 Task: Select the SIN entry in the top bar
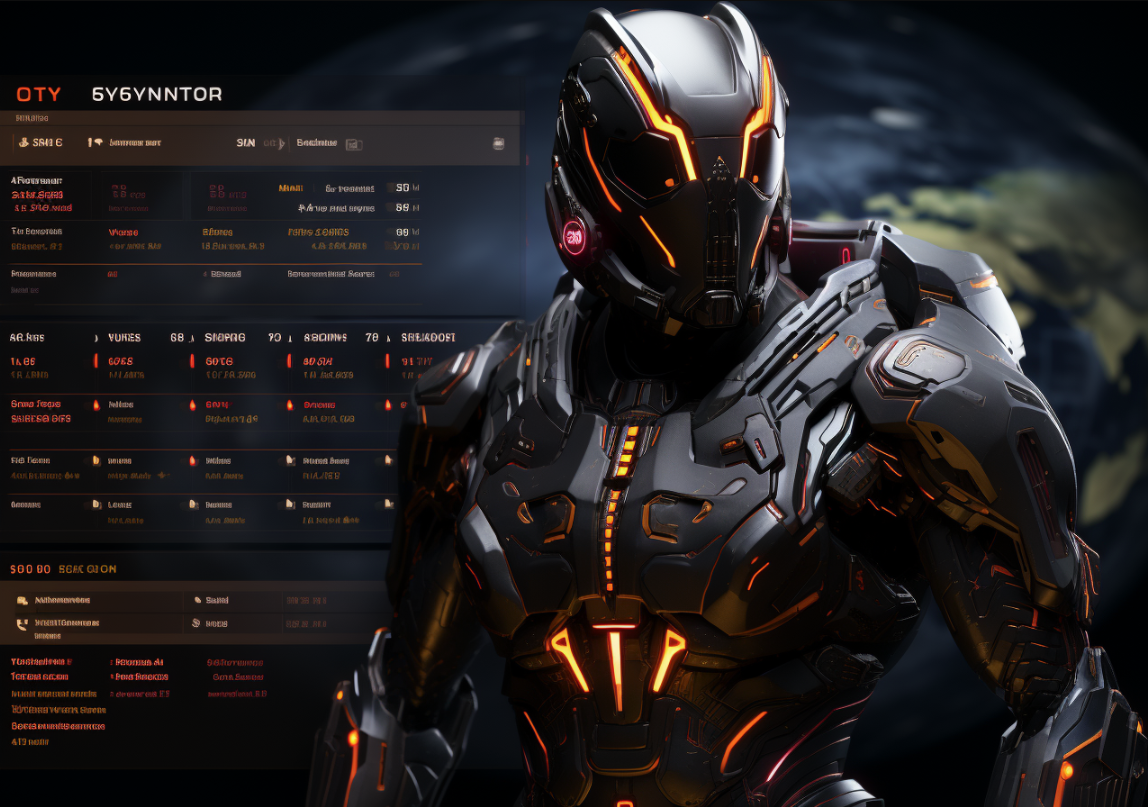pos(246,143)
